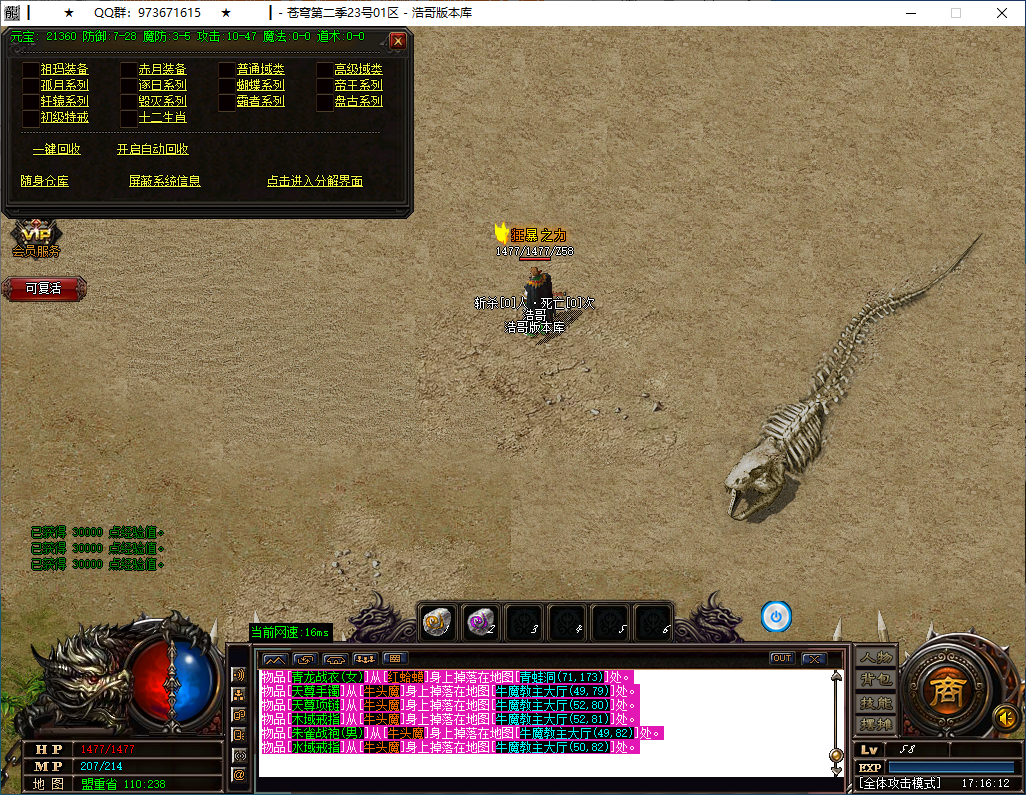
Task: Open the VIP 会员服务 icon
Action: 36,240
